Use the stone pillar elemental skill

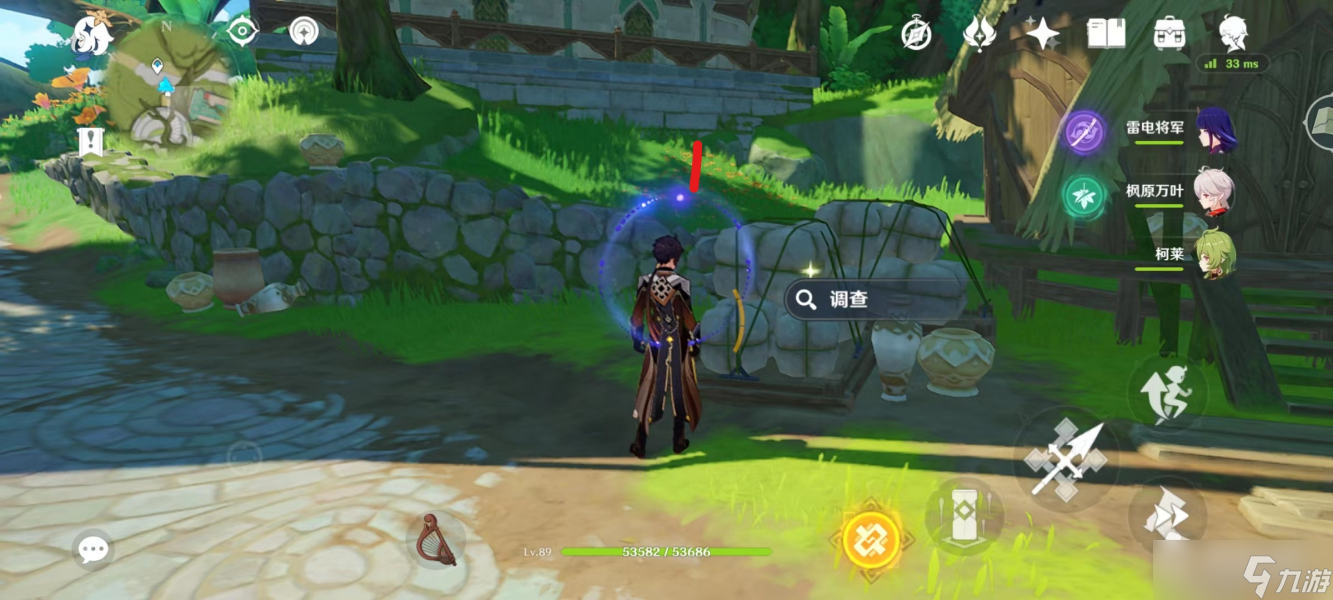[x=964, y=517]
